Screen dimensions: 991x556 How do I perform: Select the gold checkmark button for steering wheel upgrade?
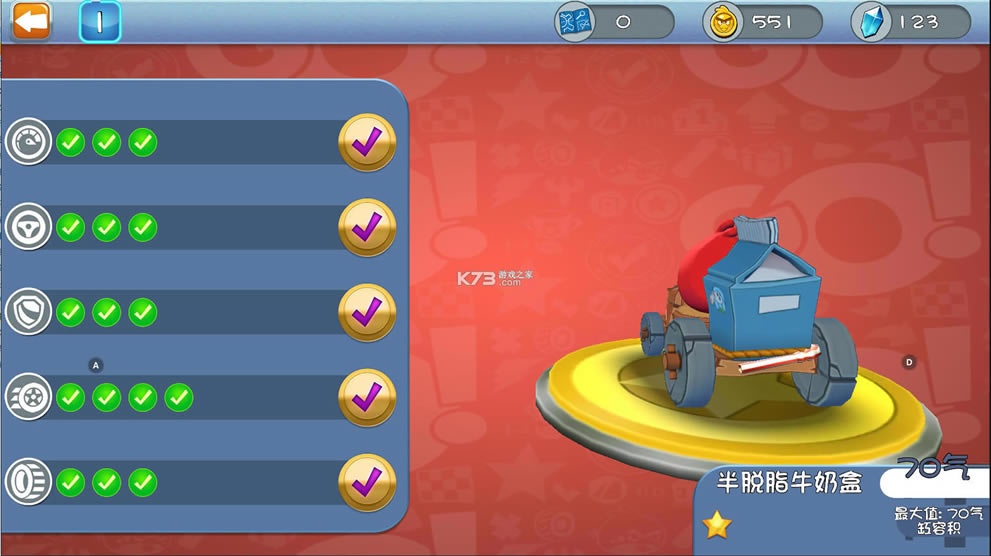[x=367, y=228]
